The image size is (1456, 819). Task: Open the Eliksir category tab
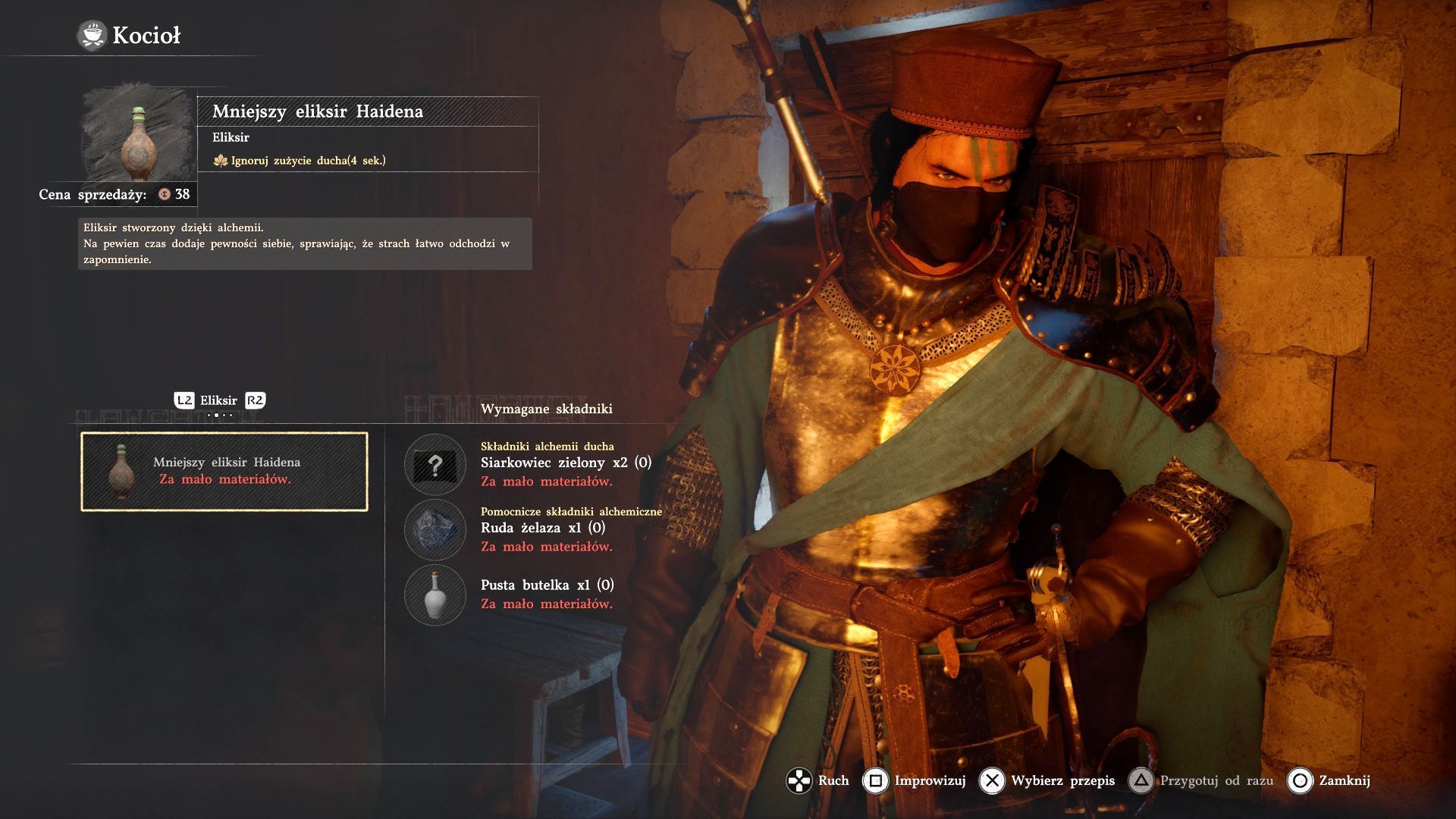click(x=218, y=400)
